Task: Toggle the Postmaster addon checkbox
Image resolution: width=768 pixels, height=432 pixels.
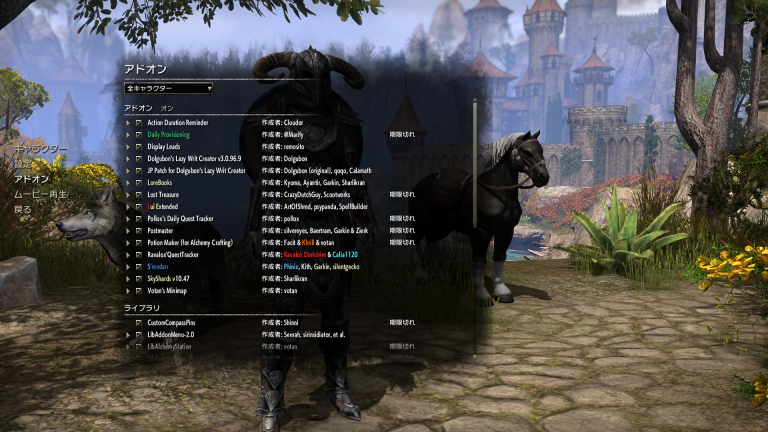Action: point(139,231)
